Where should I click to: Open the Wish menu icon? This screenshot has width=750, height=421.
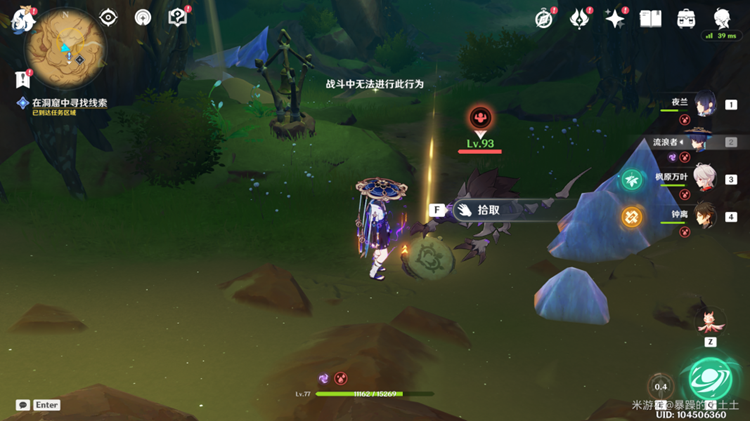point(580,18)
